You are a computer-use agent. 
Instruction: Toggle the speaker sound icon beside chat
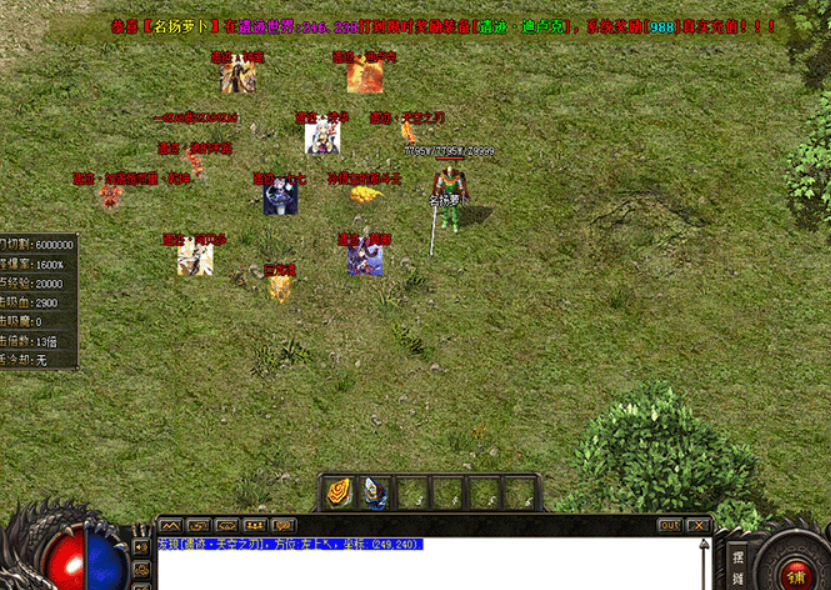141,547
